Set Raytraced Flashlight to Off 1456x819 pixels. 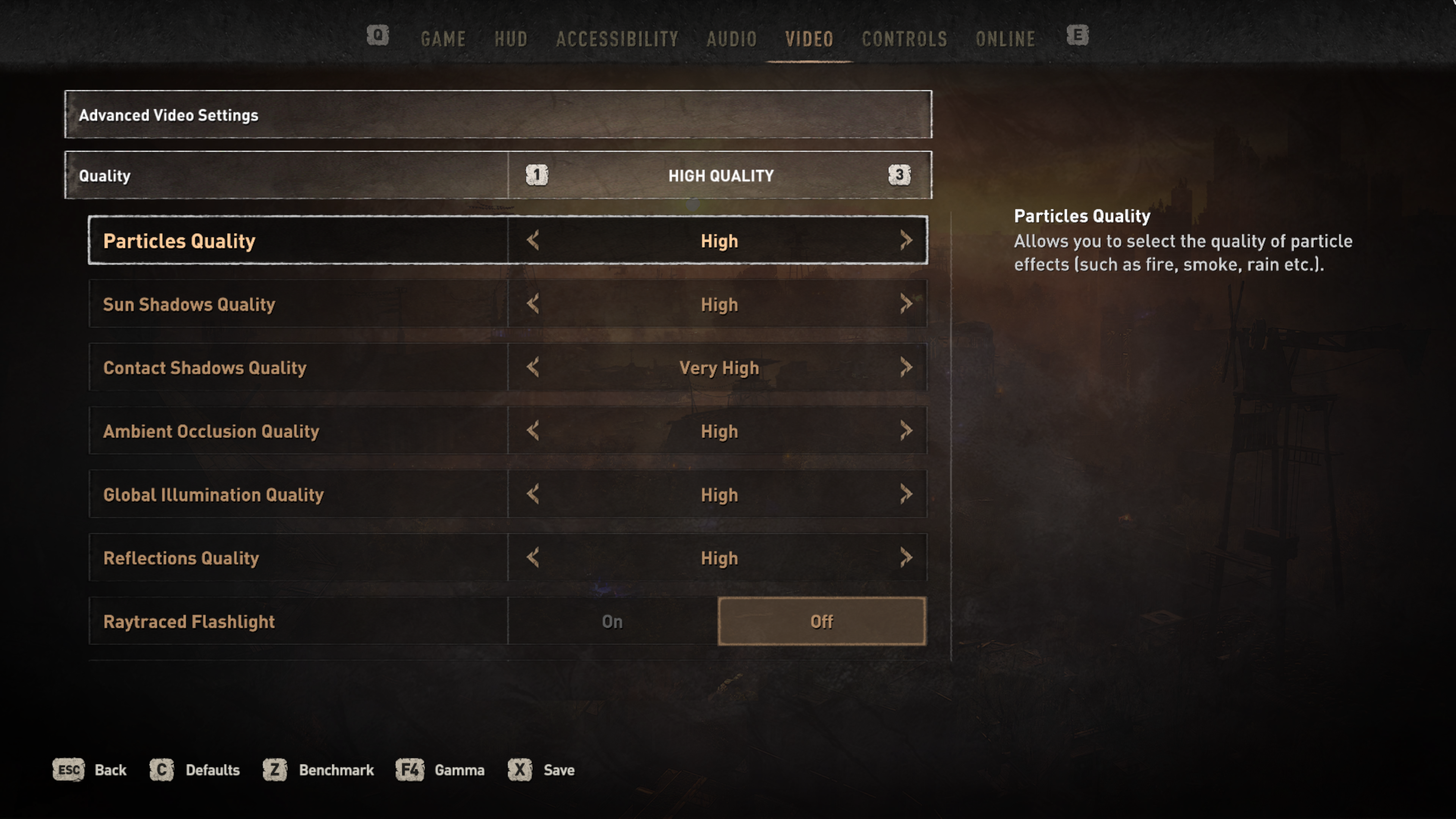click(821, 621)
